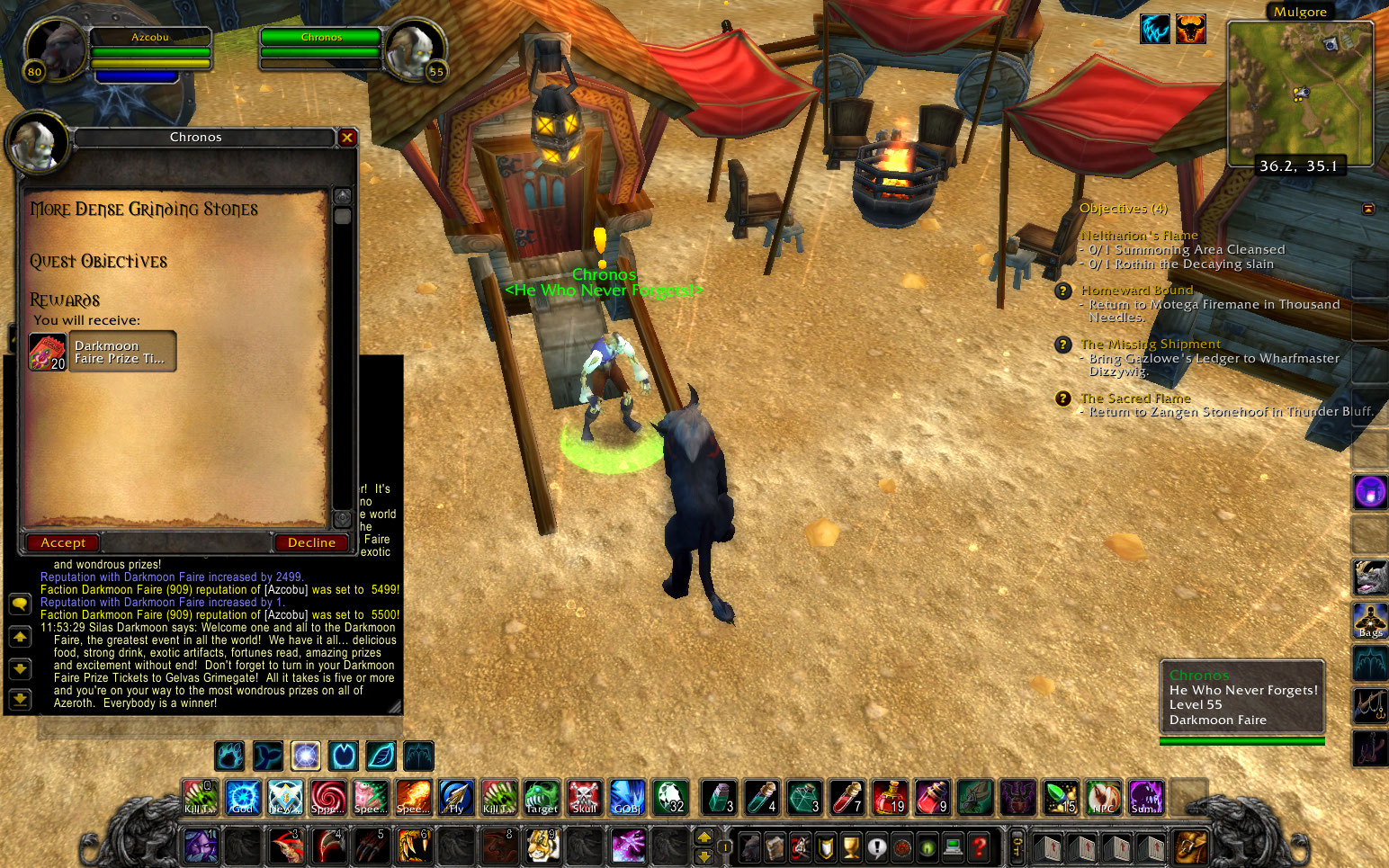1389x868 pixels.
Task: Open the Quest Log micro menu button
Action: click(x=877, y=846)
